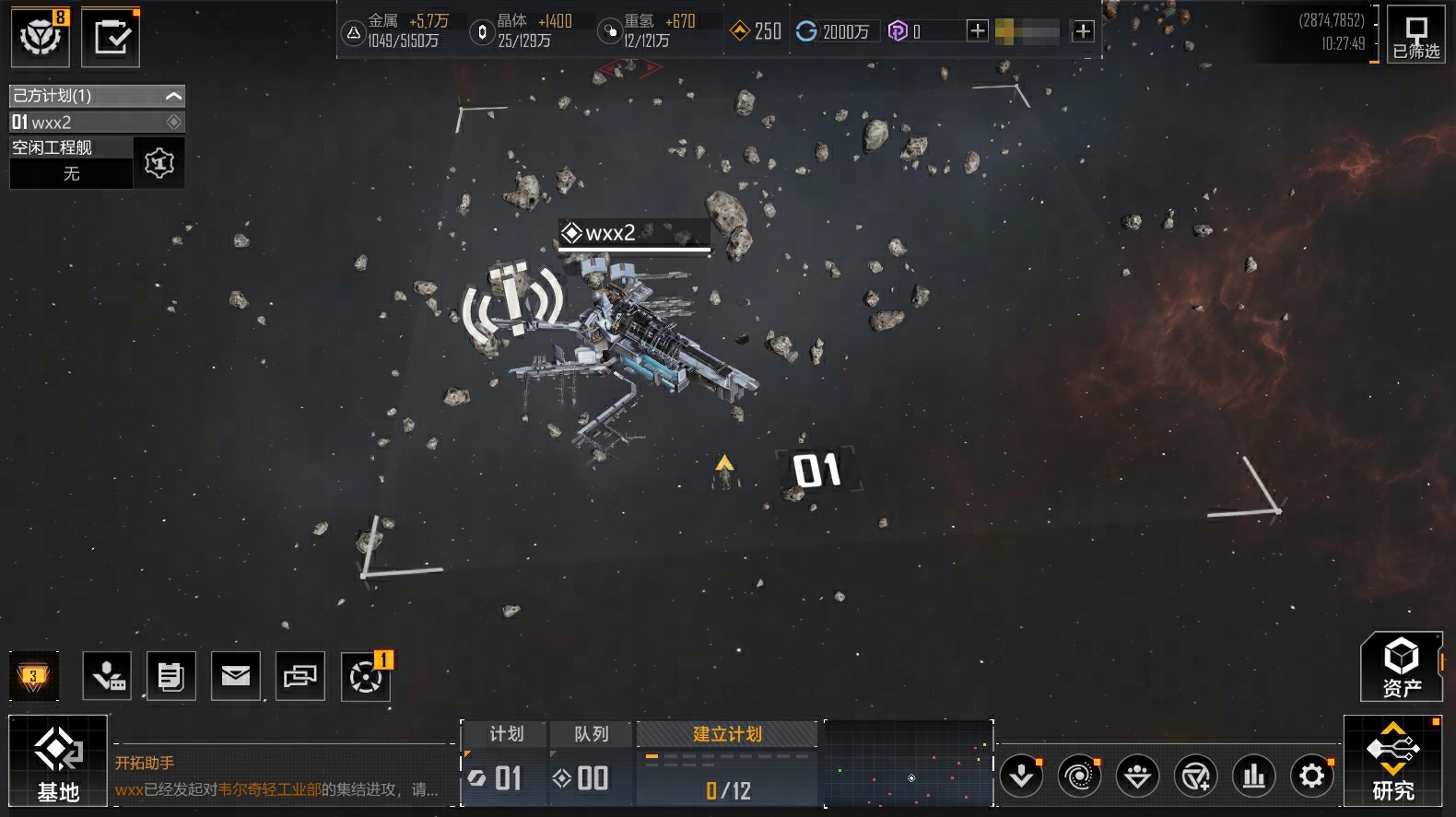1456x817 pixels.
Task: Open the gear emblem icon with badge 8
Action: click(x=41, y=37)
